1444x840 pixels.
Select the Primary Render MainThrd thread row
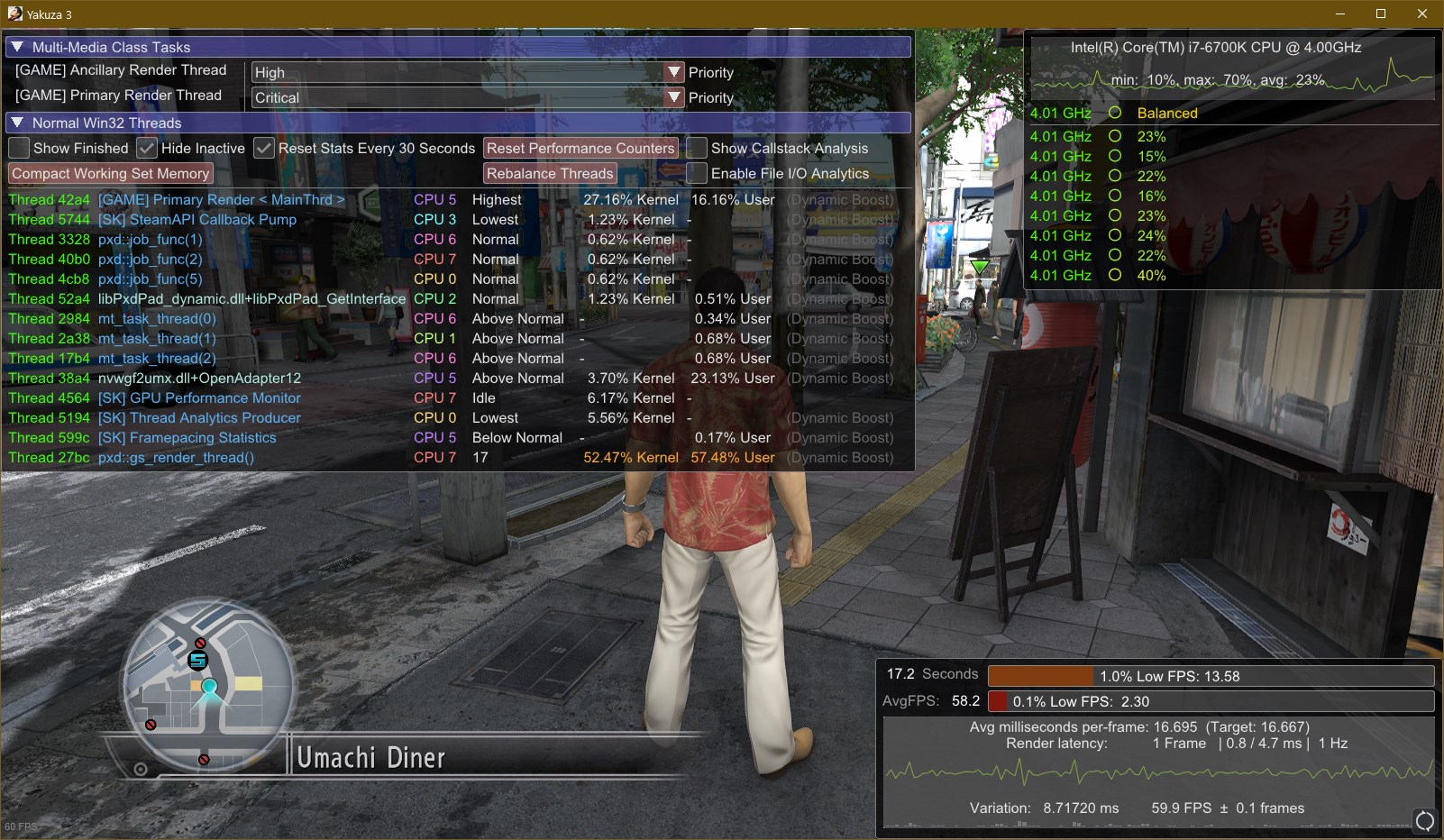pyautogui.click(x=221, y=200)
